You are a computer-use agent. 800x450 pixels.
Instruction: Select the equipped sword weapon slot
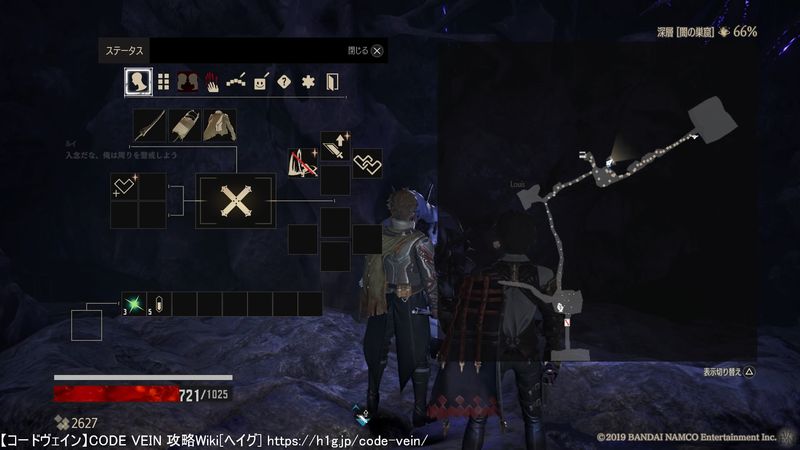coord(150,126)
